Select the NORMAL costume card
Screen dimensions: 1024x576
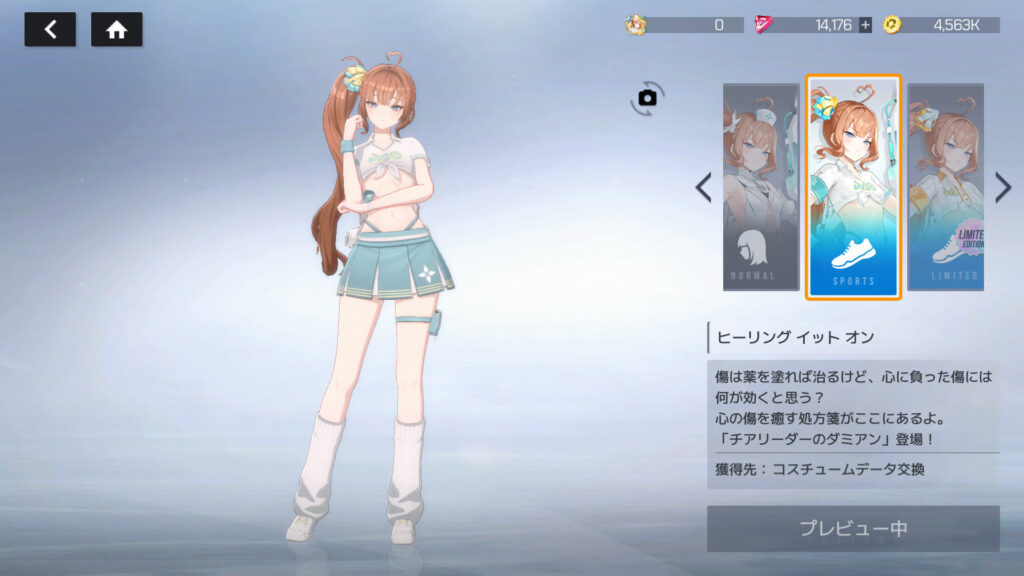pos(761,187)
